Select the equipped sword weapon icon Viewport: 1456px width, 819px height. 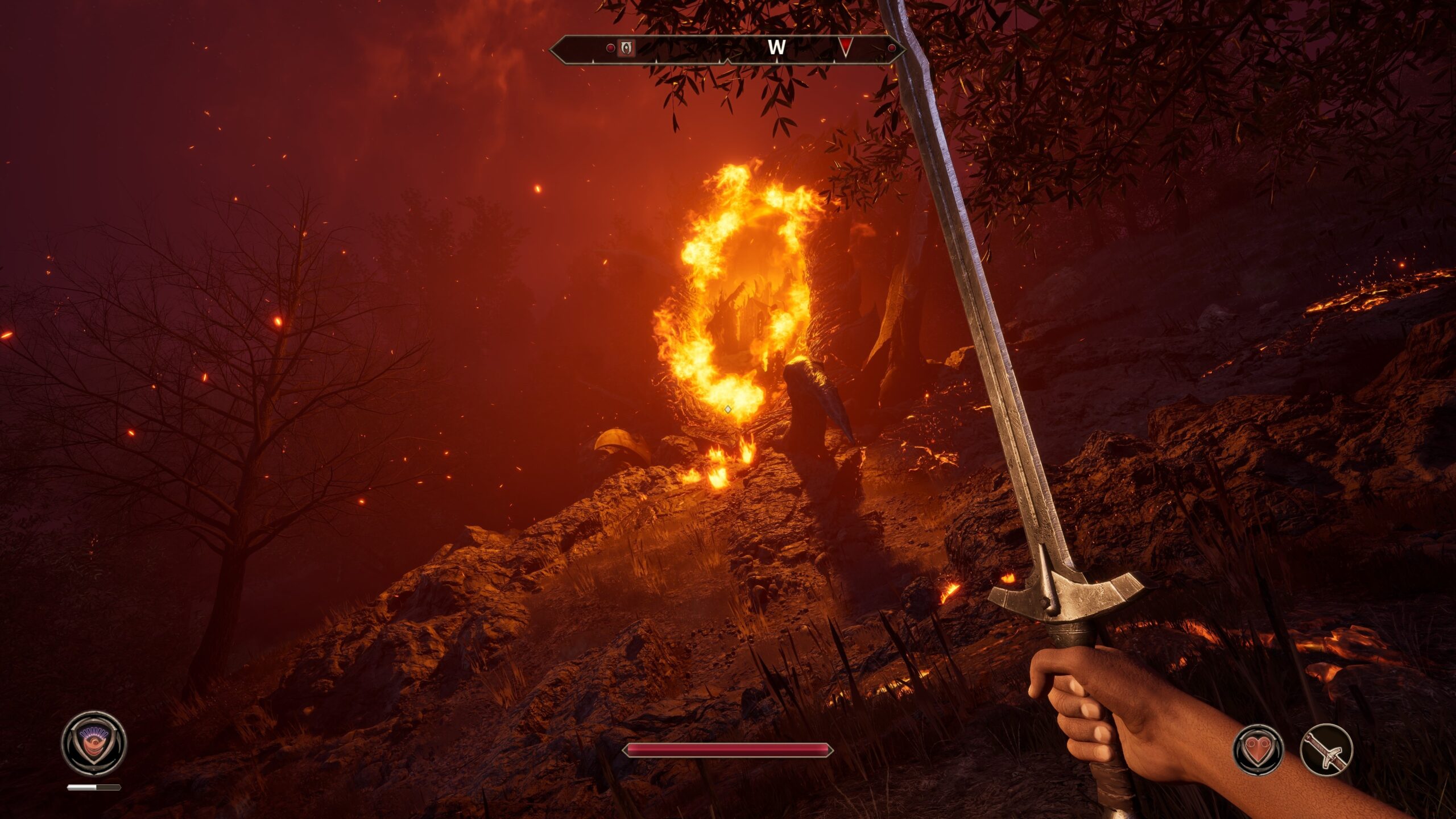[1326, 750]
